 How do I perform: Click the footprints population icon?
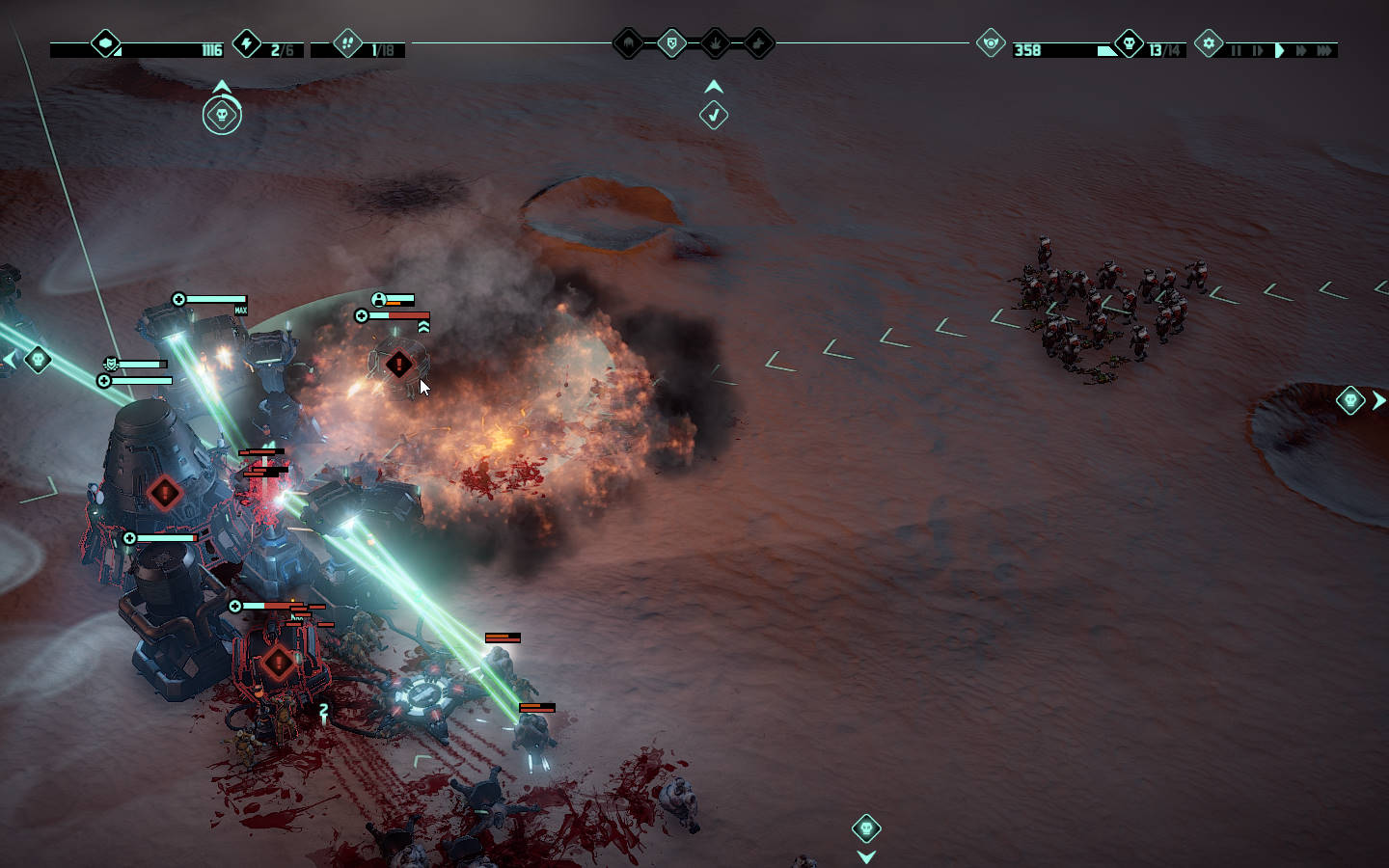[x=347, y=43]
